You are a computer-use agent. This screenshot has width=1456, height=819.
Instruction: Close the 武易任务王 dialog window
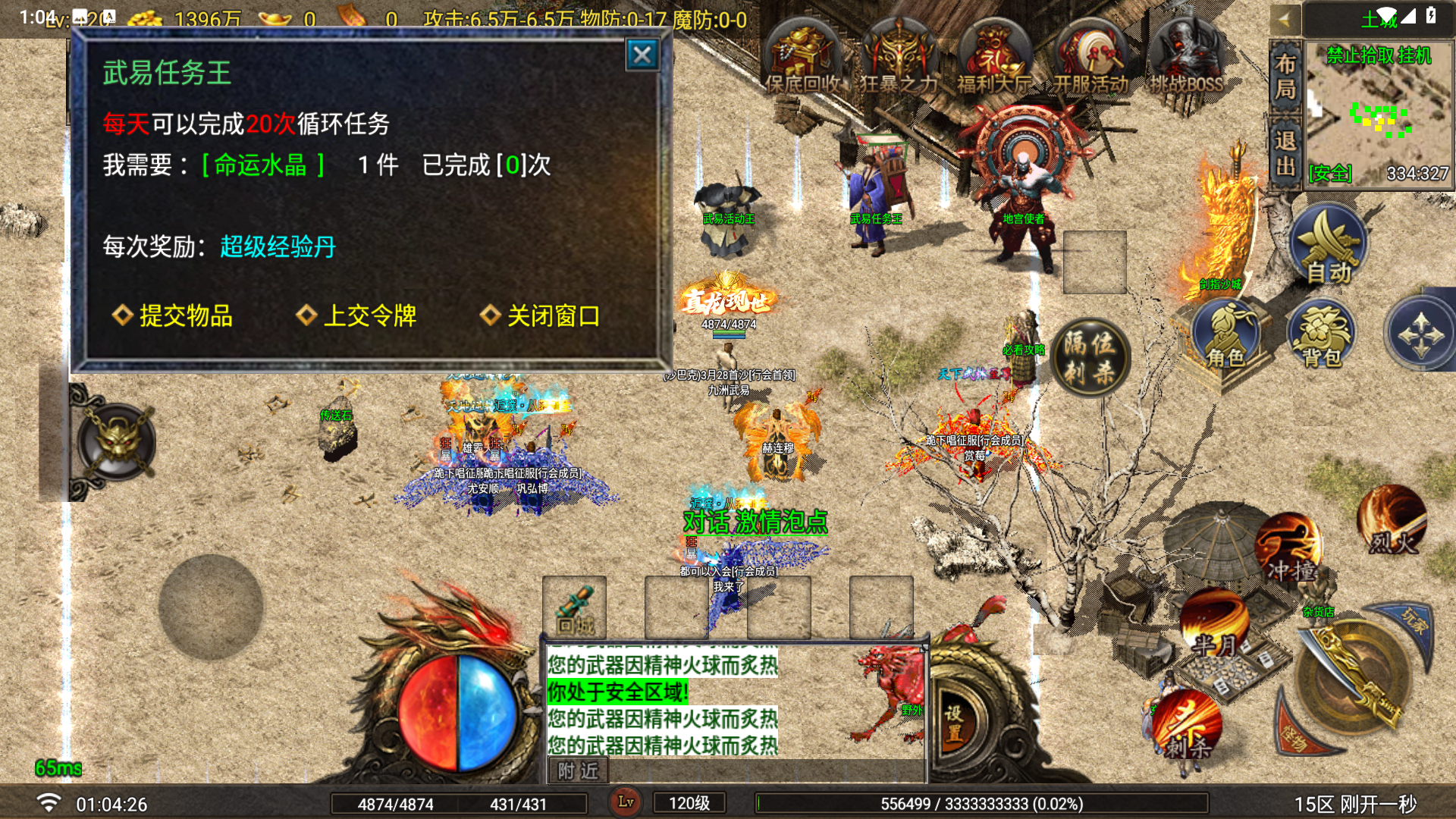[642, 55]
